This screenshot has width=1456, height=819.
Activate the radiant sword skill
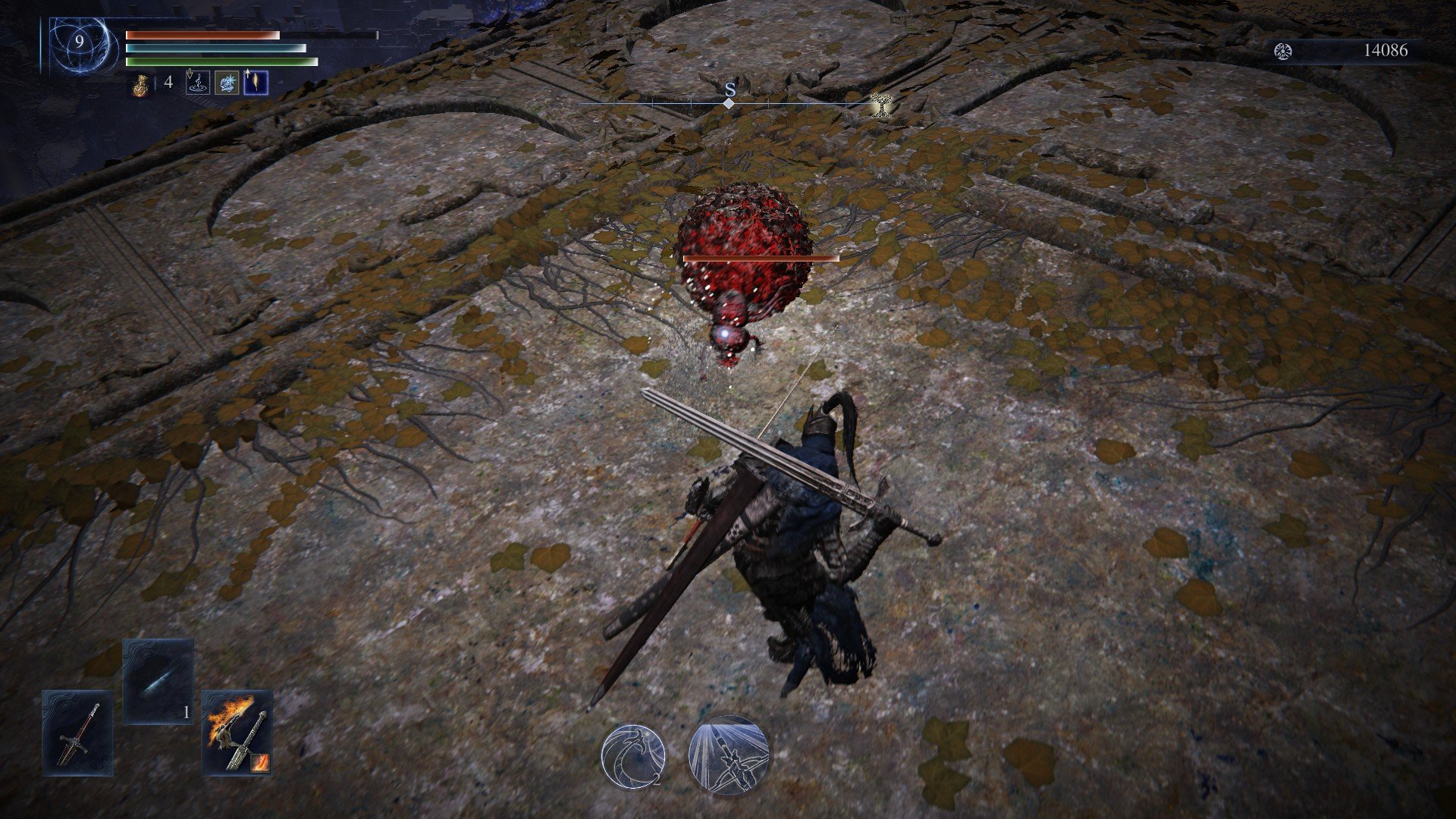click(729, 755)
